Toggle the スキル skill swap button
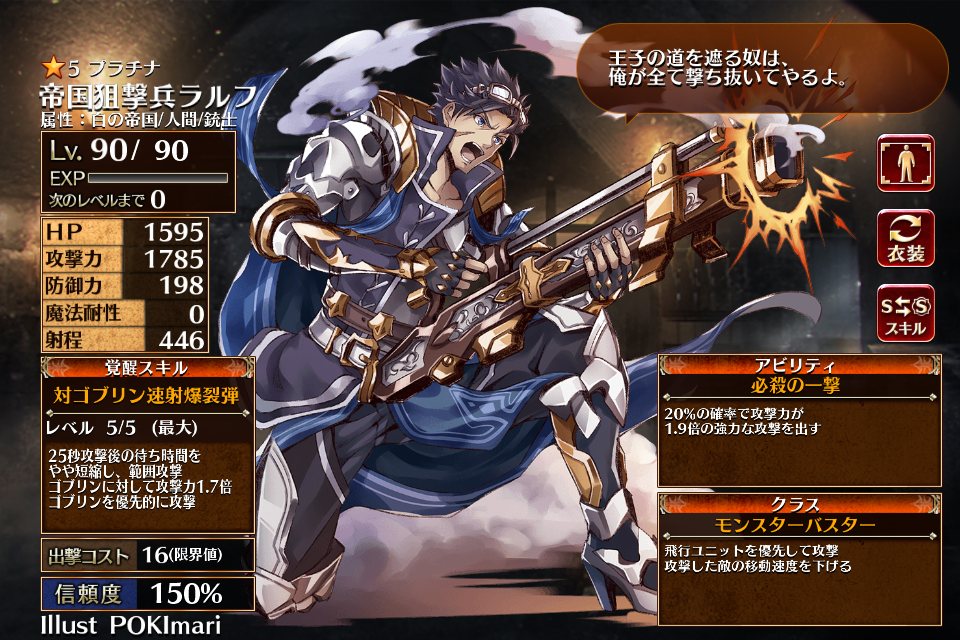This screenshot has height=640, width=960. 905,313
